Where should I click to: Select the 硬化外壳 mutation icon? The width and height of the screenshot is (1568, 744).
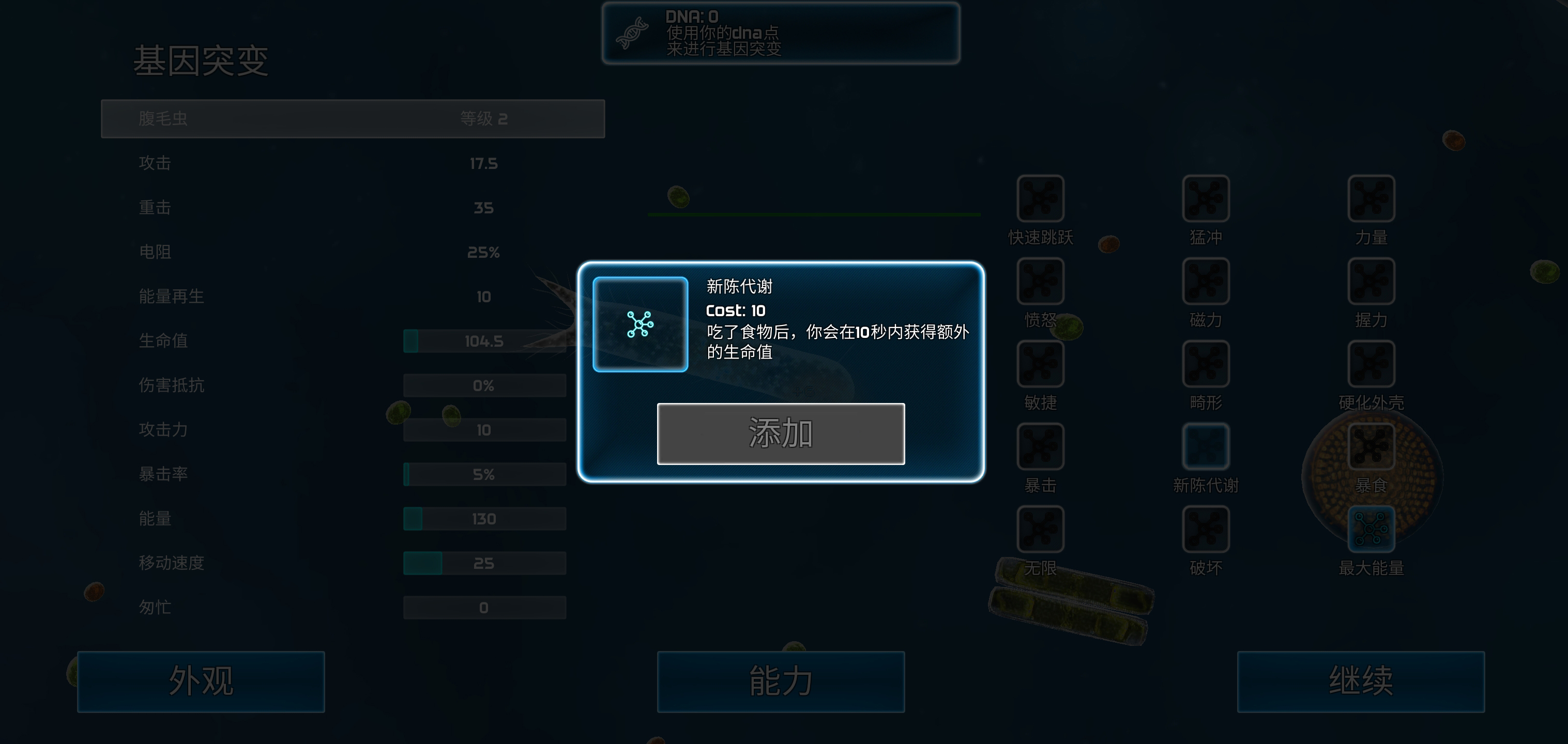[x=1371, y=364]
